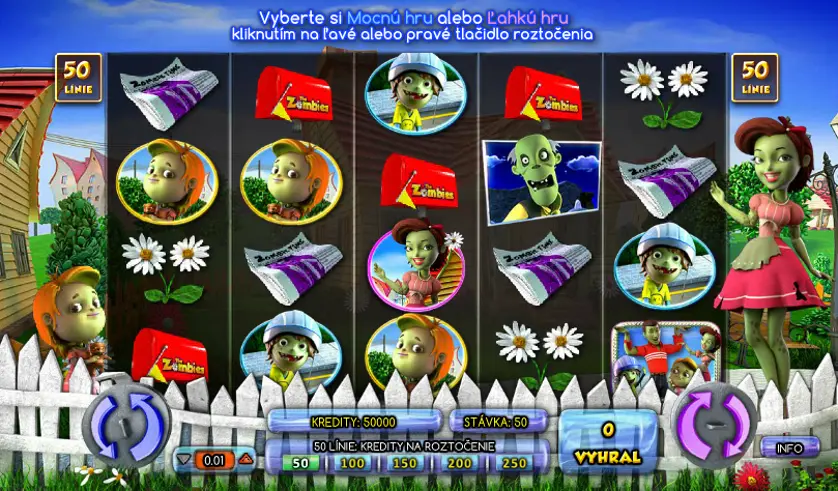The height and width of the screenshot is (491, 838).
Task: Select the 50 credits per spin option
Action: [x=299, y=463]
